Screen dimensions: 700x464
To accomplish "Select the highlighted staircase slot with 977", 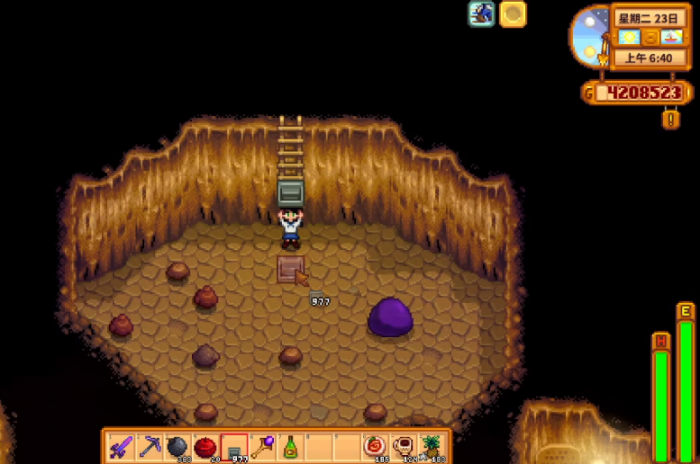I will [x=234, y=446].
